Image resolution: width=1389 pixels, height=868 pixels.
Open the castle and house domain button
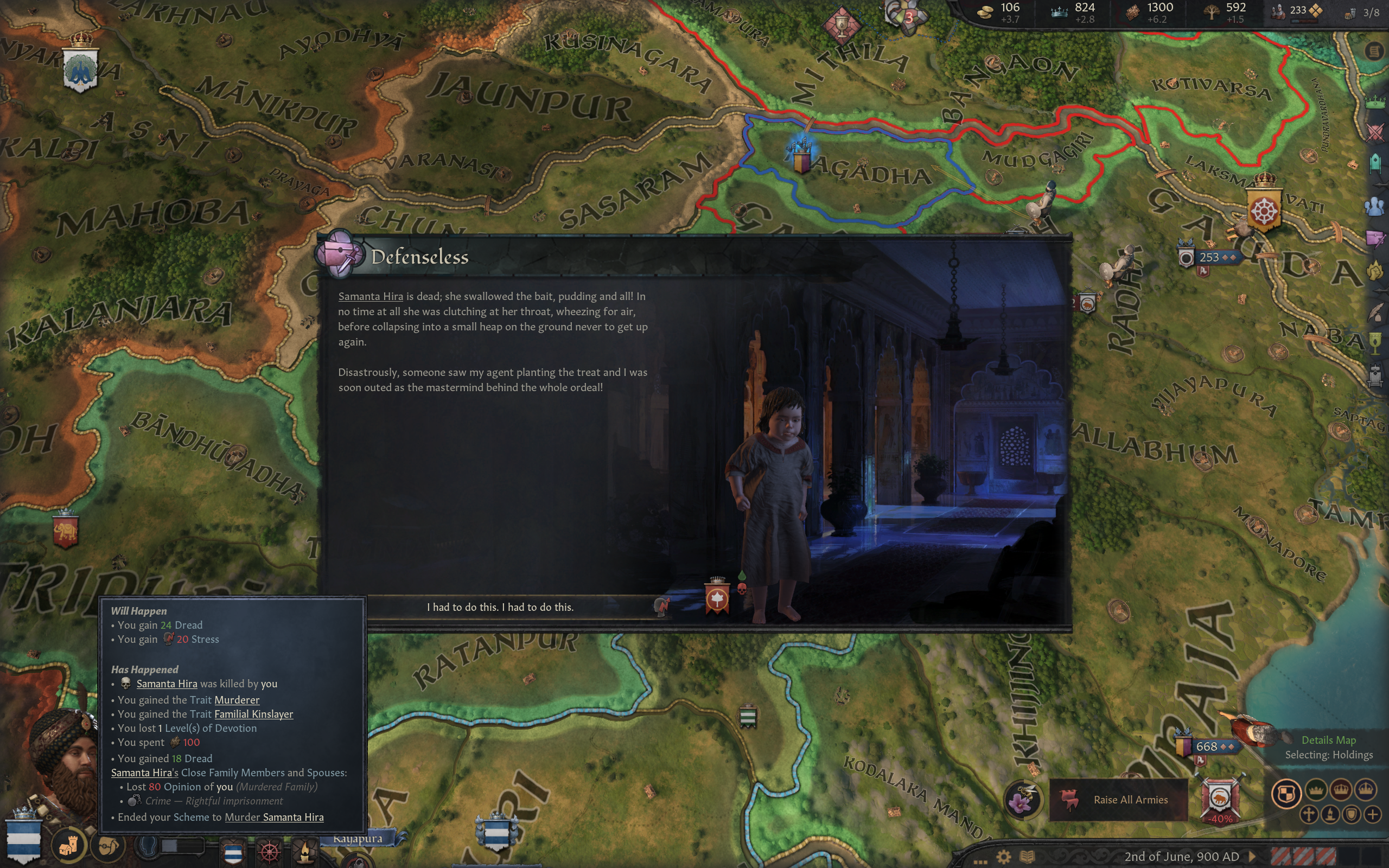pyautogui.click(x=68, y=845)
